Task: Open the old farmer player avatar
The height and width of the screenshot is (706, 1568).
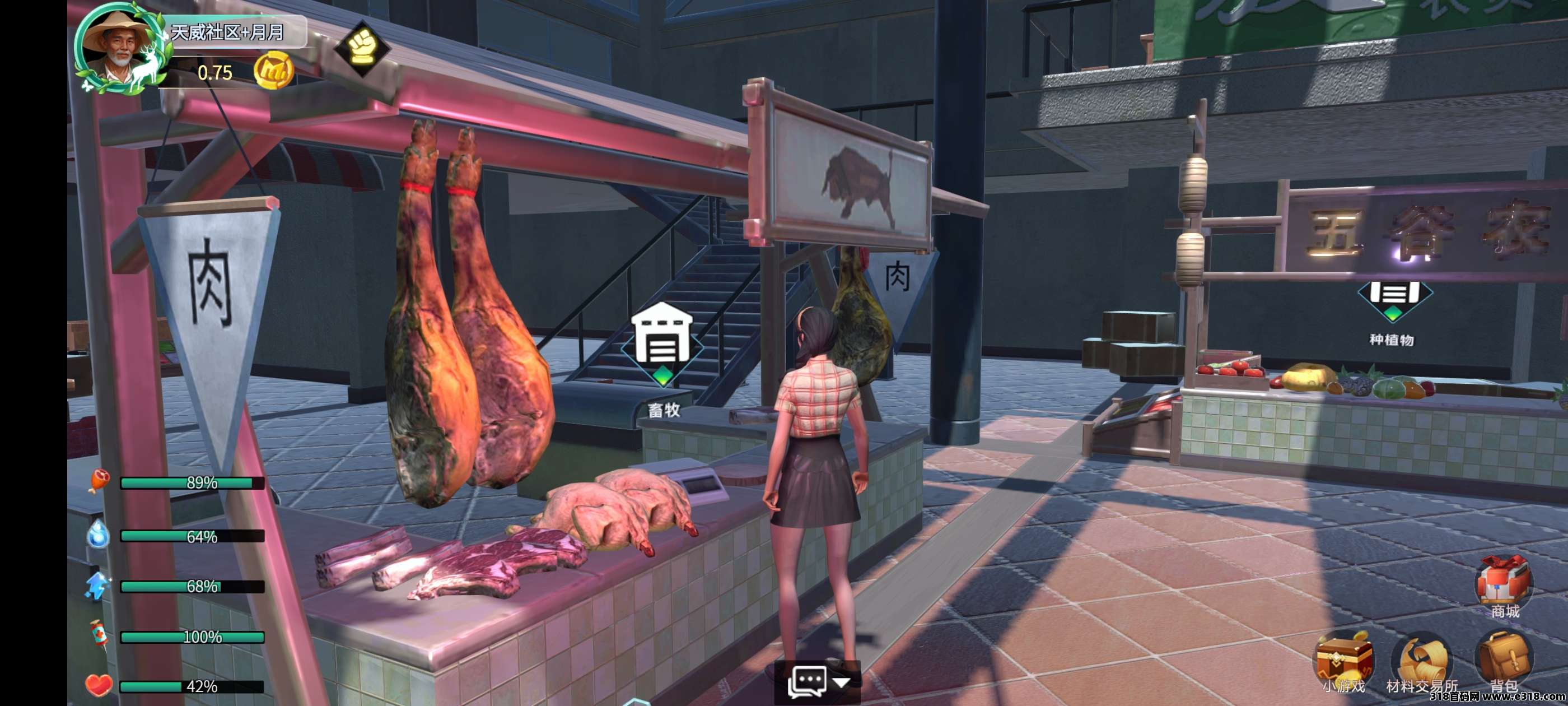Action: [118, 49]
